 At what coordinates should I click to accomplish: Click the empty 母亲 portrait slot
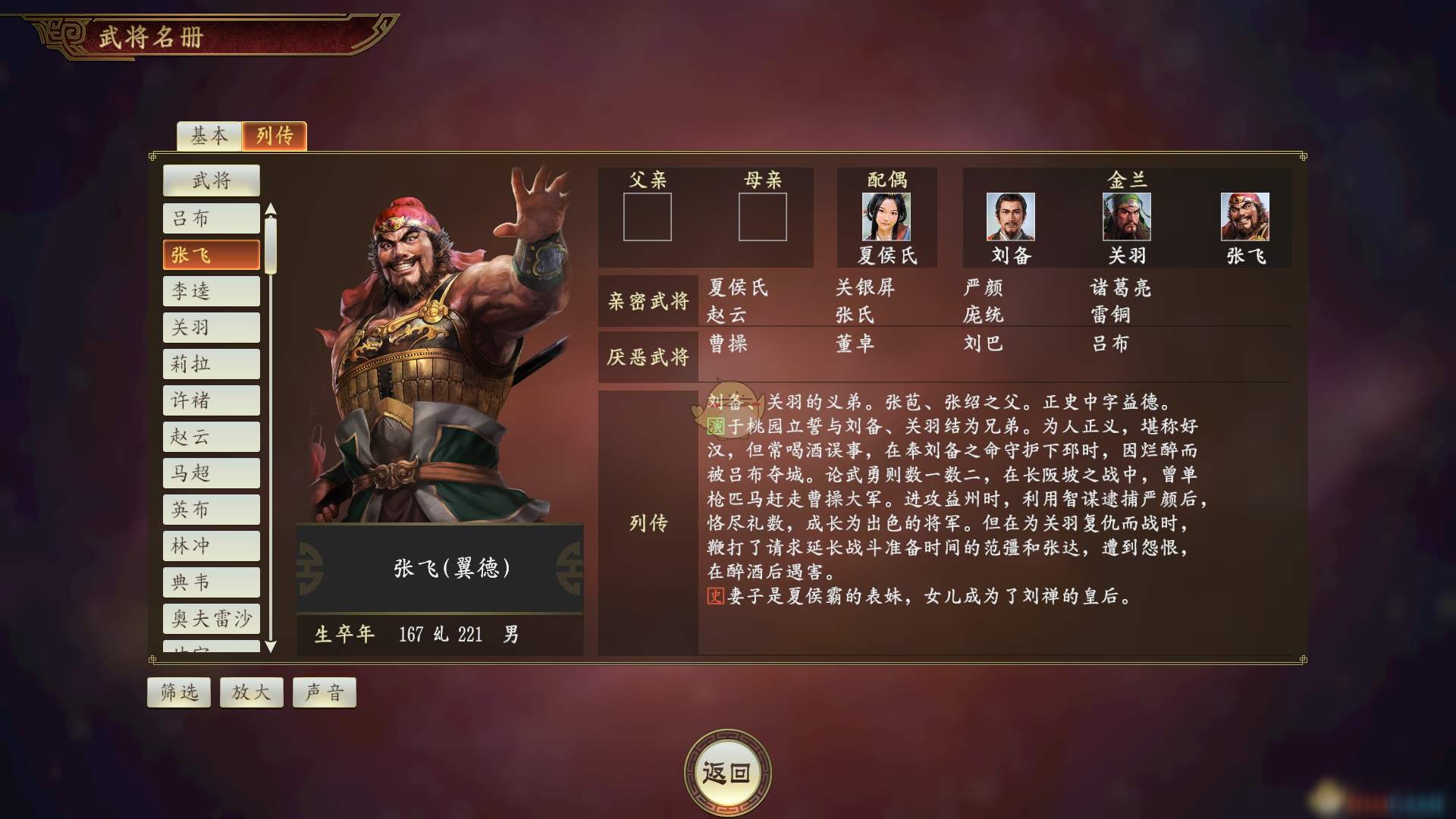(x=762, y=217)
